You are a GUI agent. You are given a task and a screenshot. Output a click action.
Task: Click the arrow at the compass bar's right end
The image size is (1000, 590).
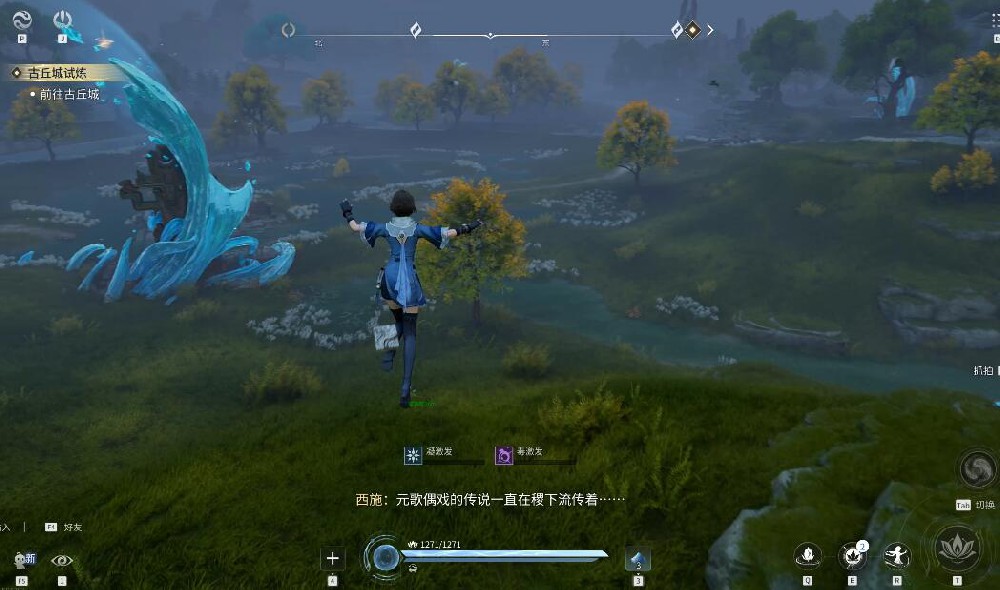[x=710, y=30]
